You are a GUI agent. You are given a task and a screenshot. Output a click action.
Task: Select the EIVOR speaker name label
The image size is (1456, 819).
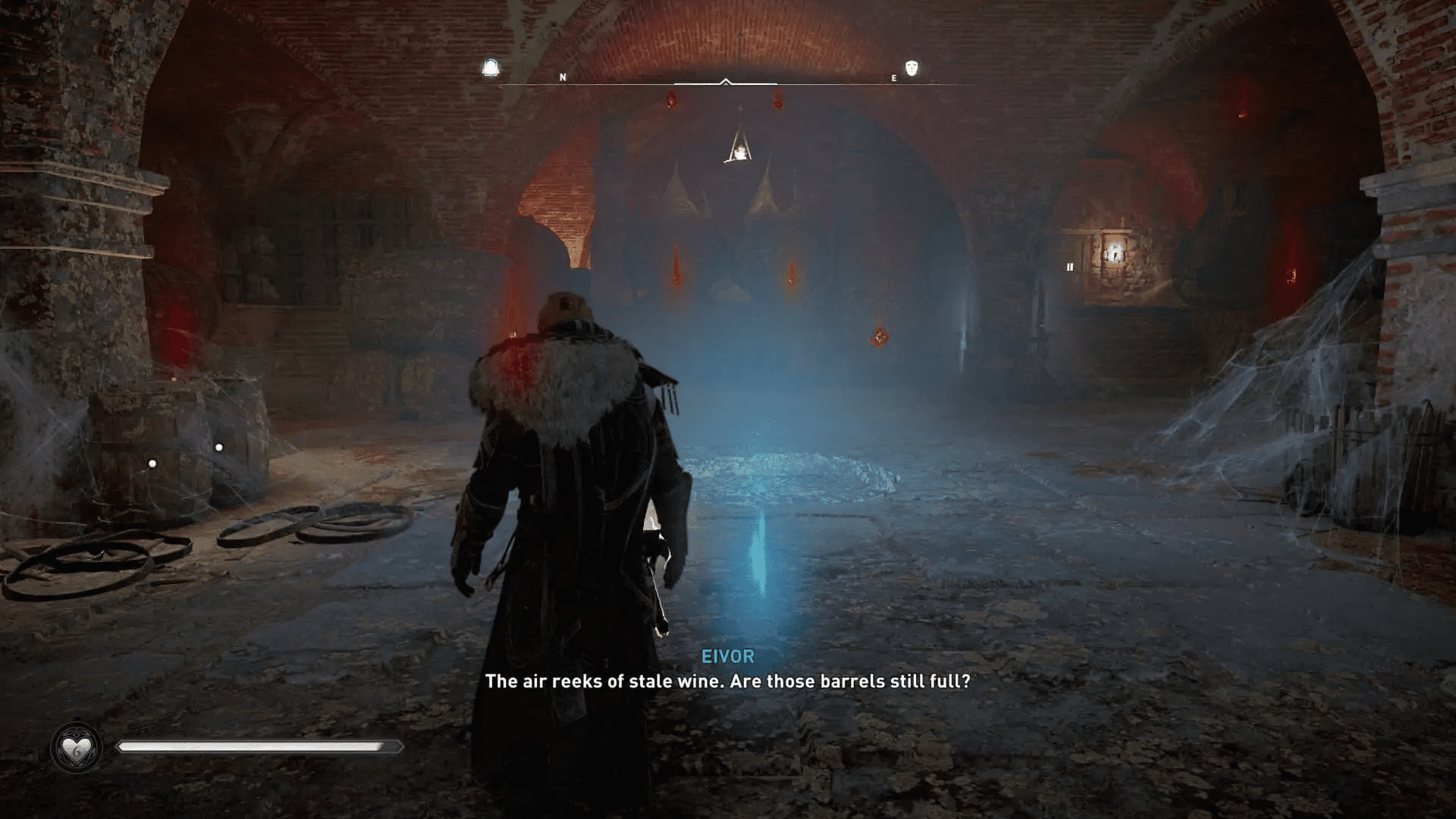tap(726, 657)
